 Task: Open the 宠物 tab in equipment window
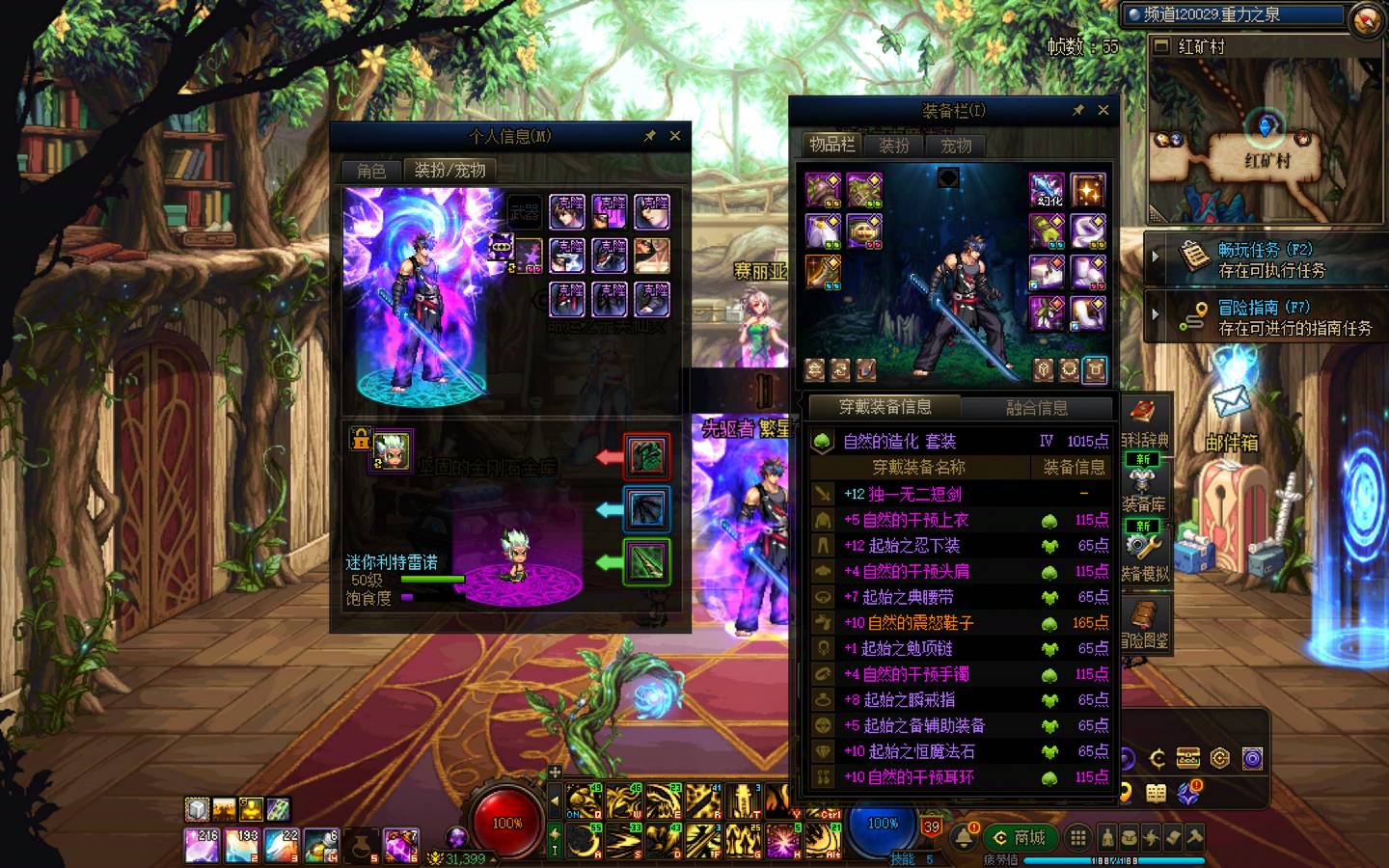956,146
